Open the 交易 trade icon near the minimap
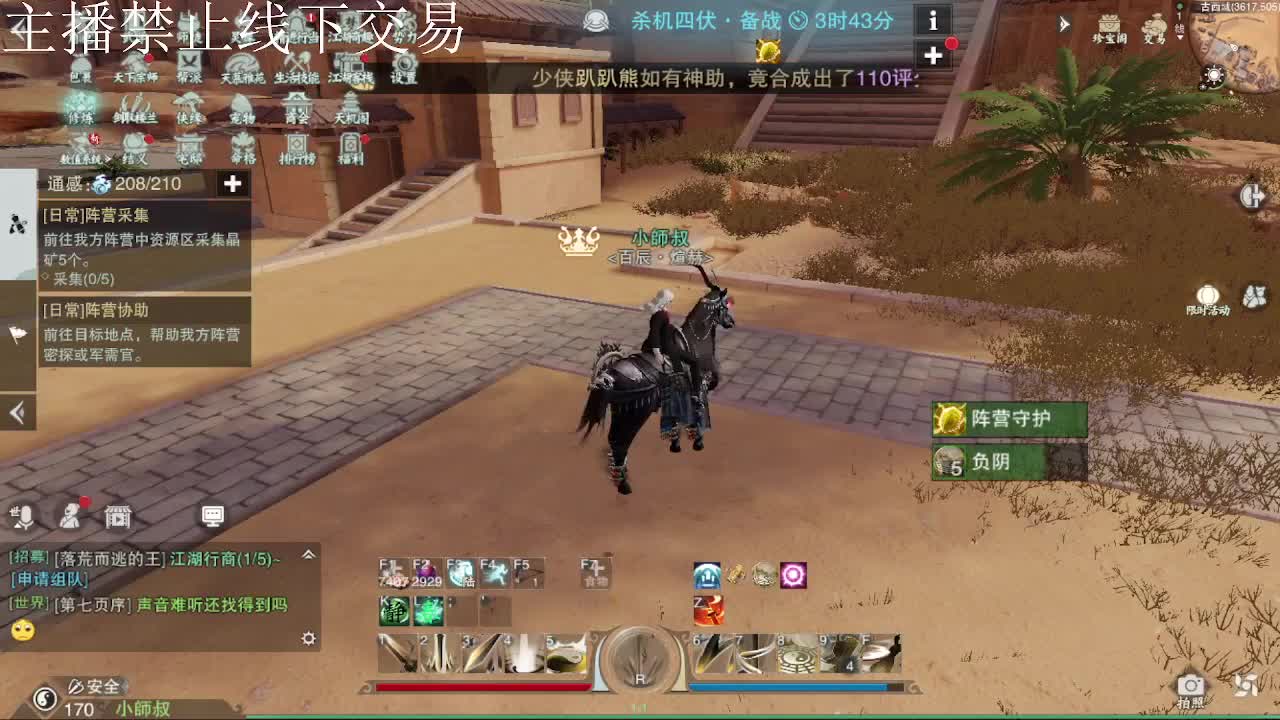 click(x=1156, y=28)
